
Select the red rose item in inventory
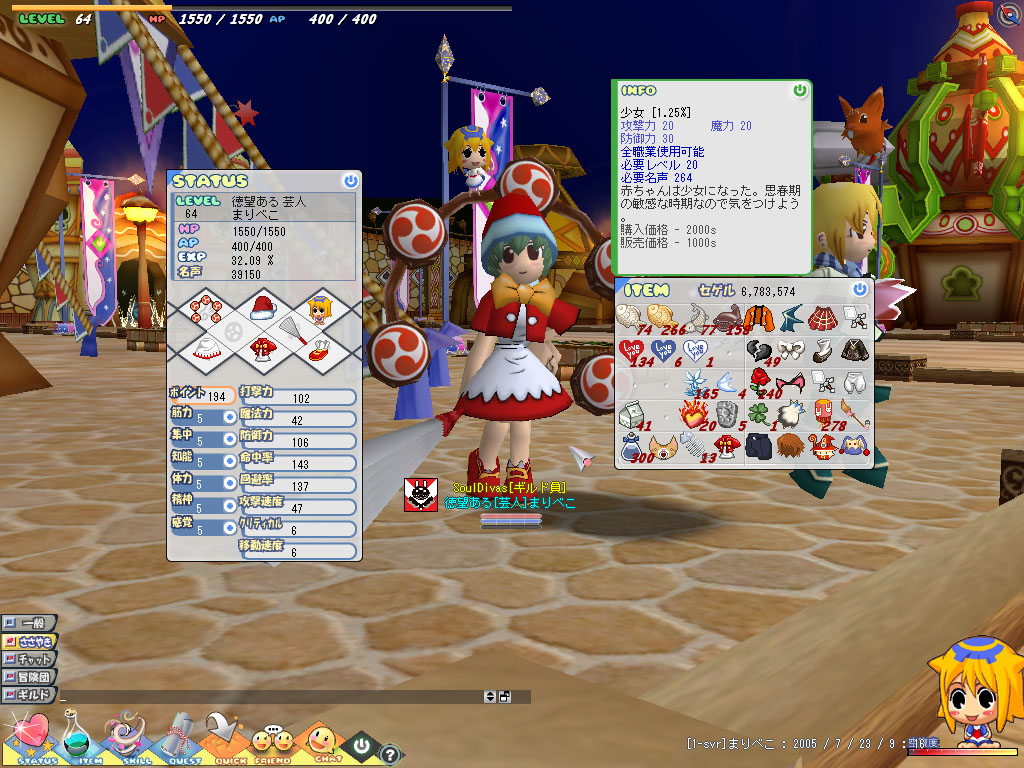coord(761,380)
